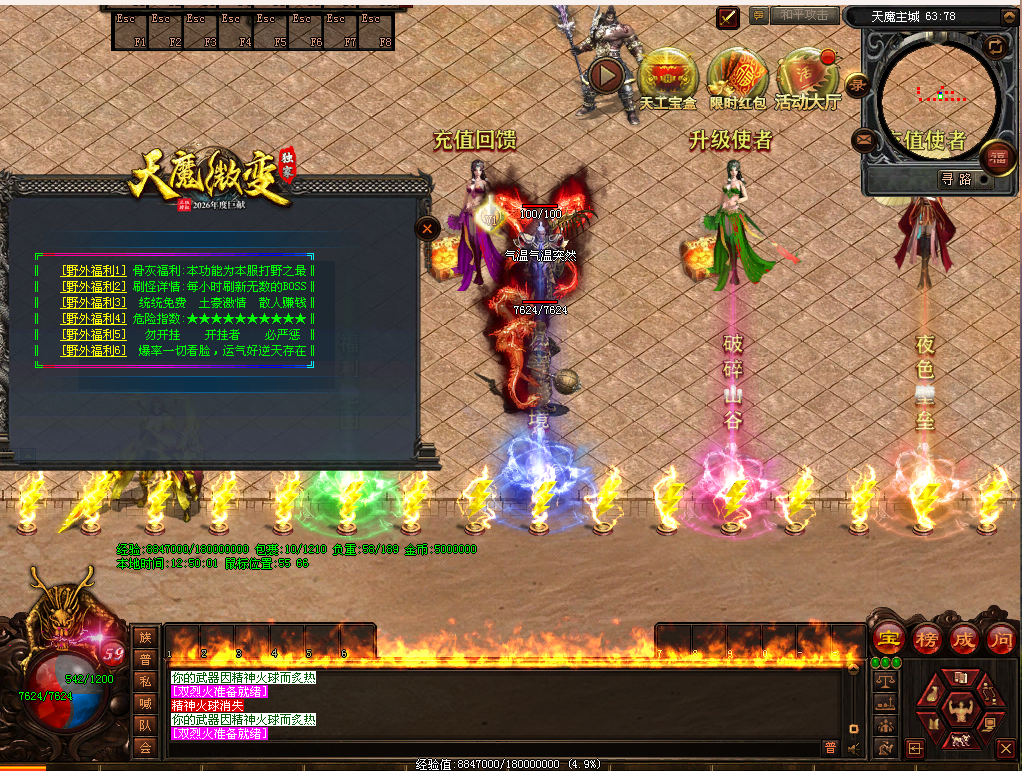Viewport: 1022px width, 771px height.
Task: Select the 野外福利1 entry
Action: pyautogui.click(x=94, y=270)
